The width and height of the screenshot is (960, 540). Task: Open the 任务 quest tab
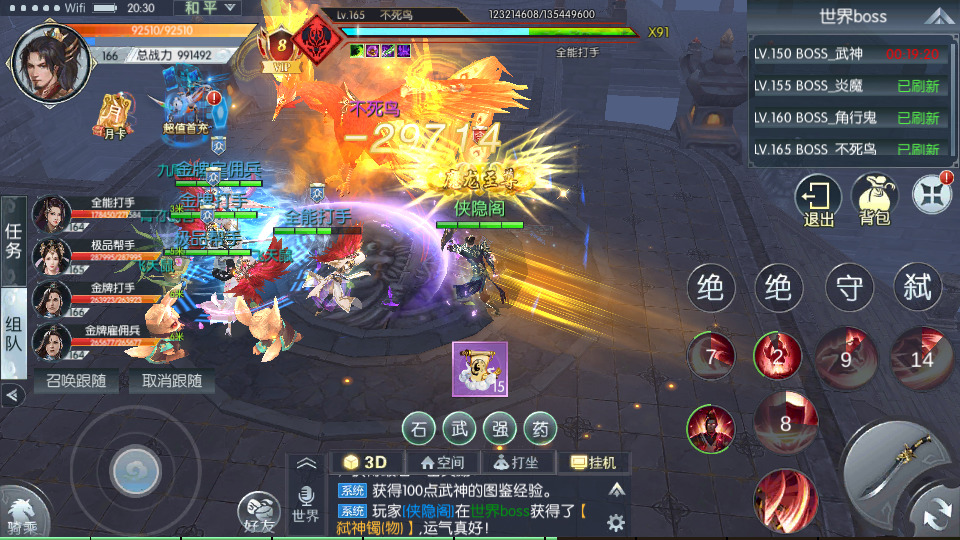(13, 240)
